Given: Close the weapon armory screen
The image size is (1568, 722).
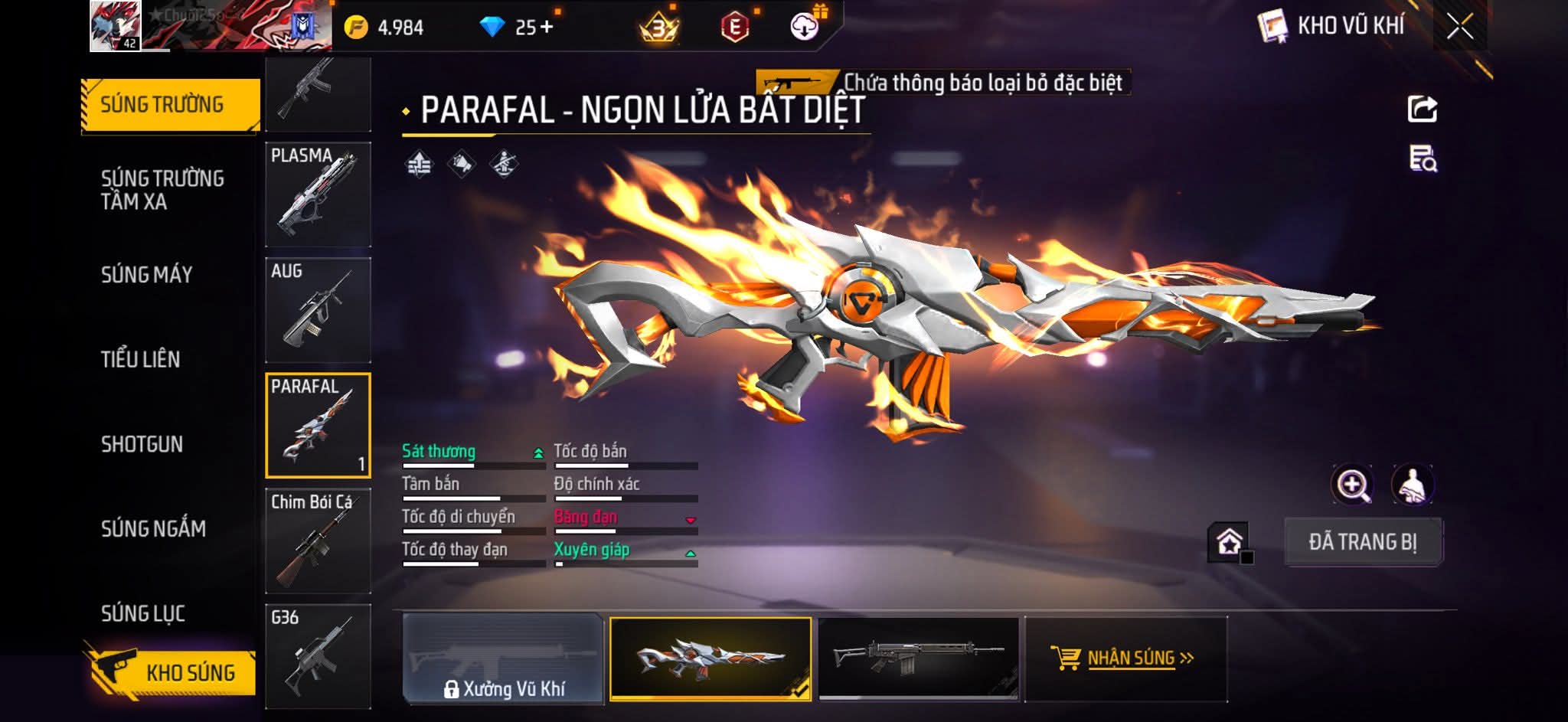Looking at the screenshot, I should click(x=1459, y=28).
